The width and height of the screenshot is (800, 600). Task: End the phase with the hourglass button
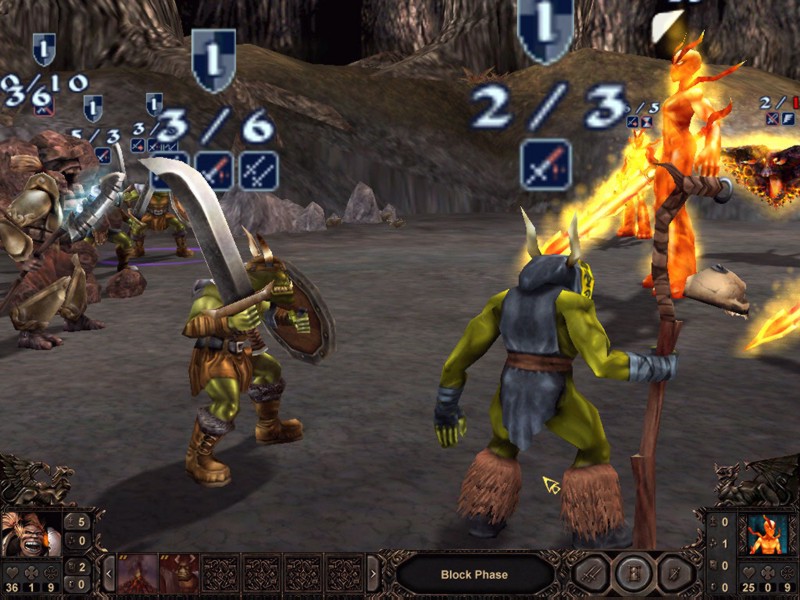coord(633,574)
